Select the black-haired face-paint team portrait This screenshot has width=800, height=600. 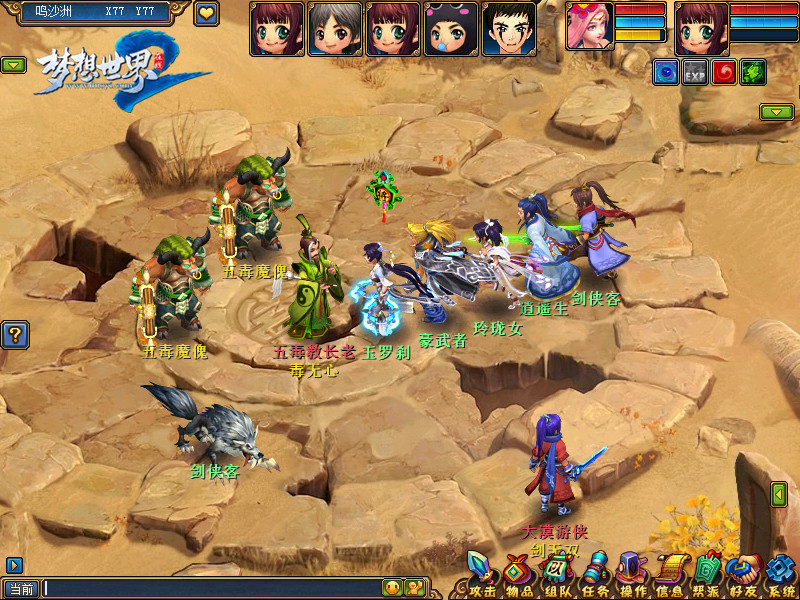(509, 27)
